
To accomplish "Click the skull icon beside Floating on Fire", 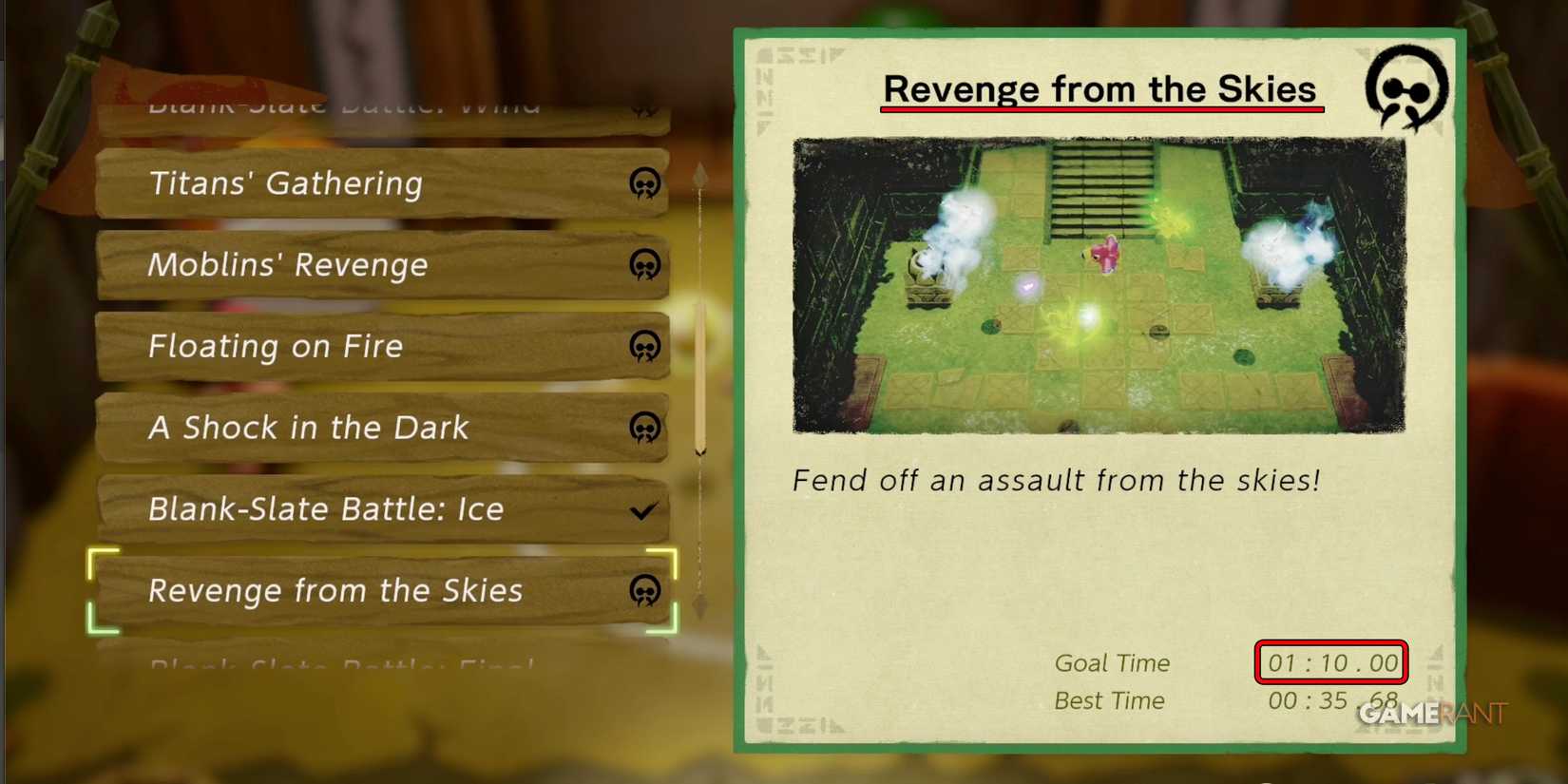I will pyautogui.click(x=645, y=347).
